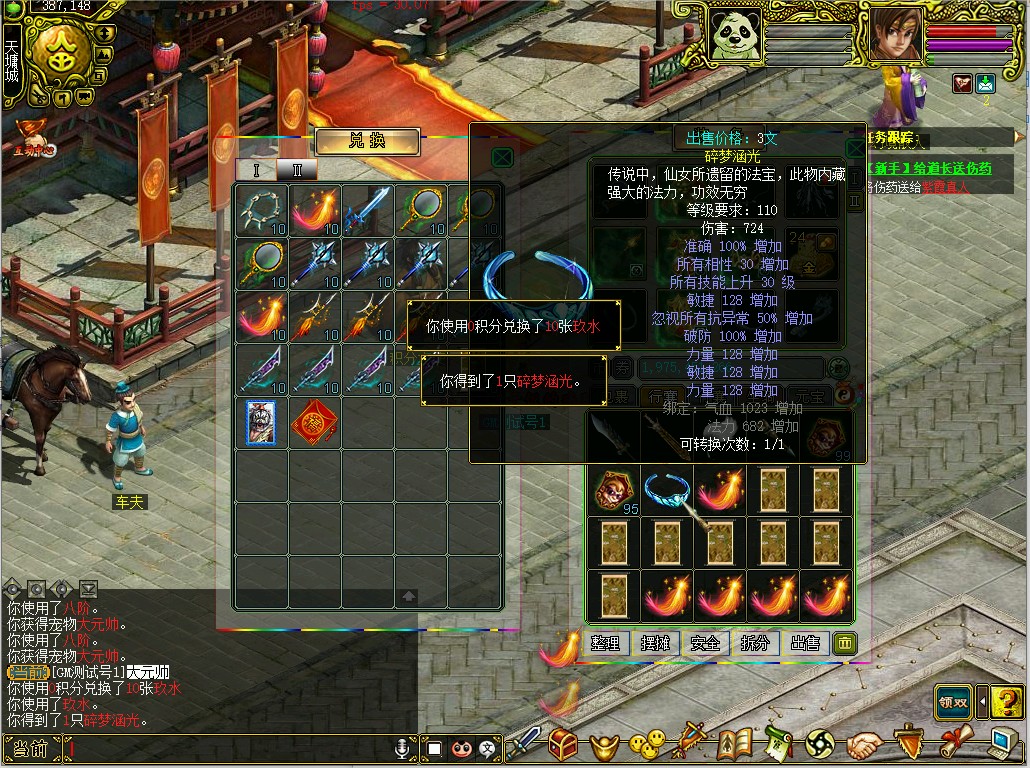Image resolution: width=1030 pixels, height=768 pixels.
Task: Open the yellow question mark help
Action: [x=1007, y=701]
